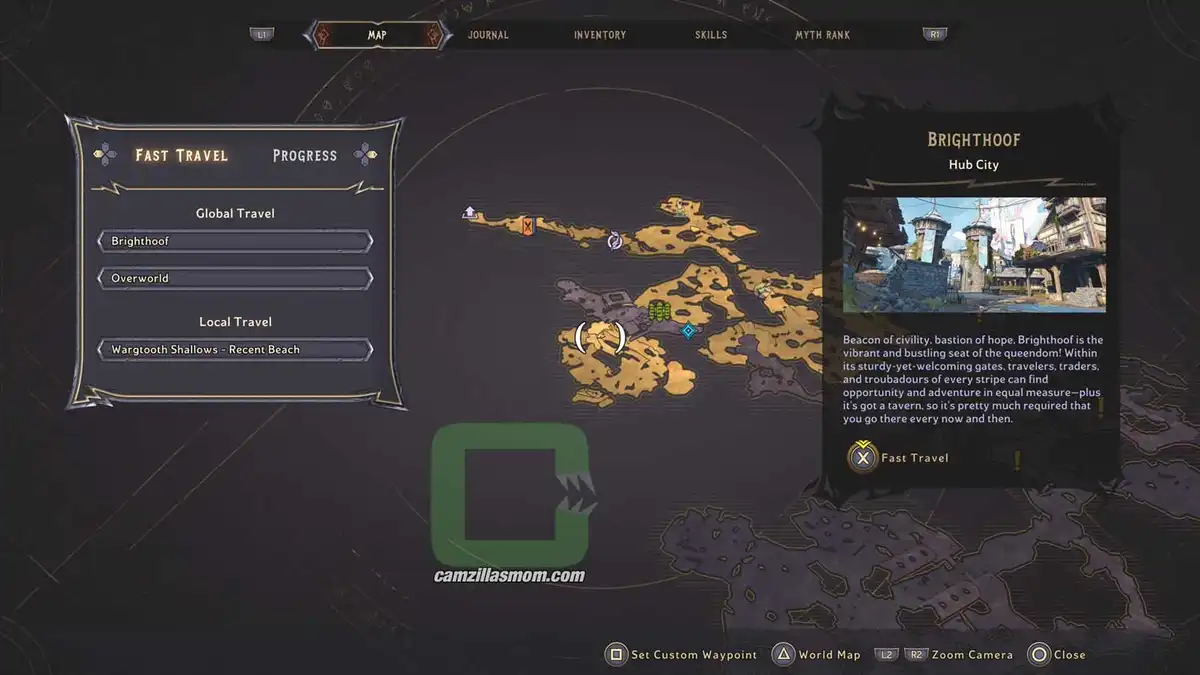Switch to the Myth Rank tab
1200x675 pixels.
pyautogui.click(x=822, y=35)
